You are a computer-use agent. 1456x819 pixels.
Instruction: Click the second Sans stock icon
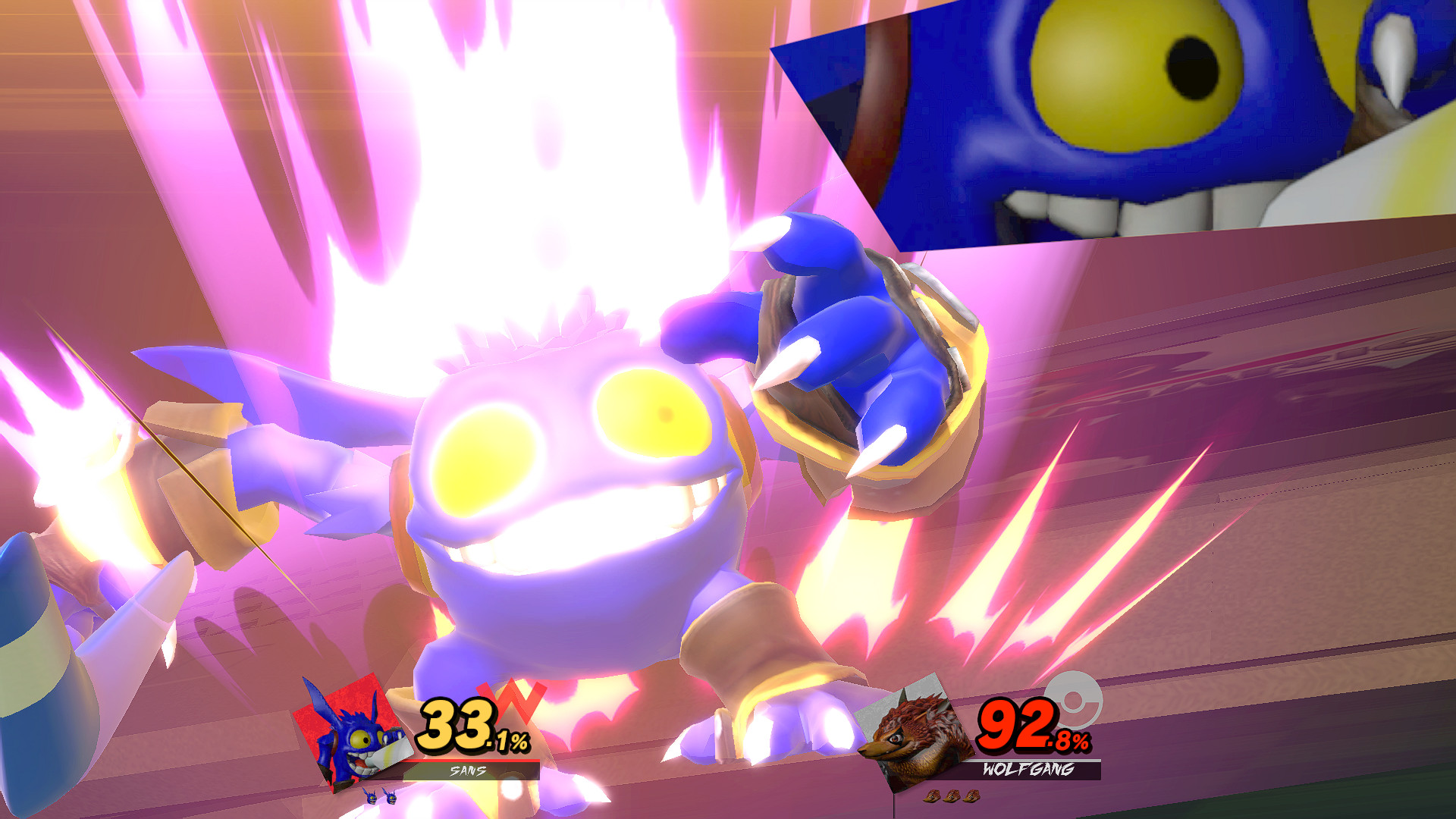tap(391, 802)
